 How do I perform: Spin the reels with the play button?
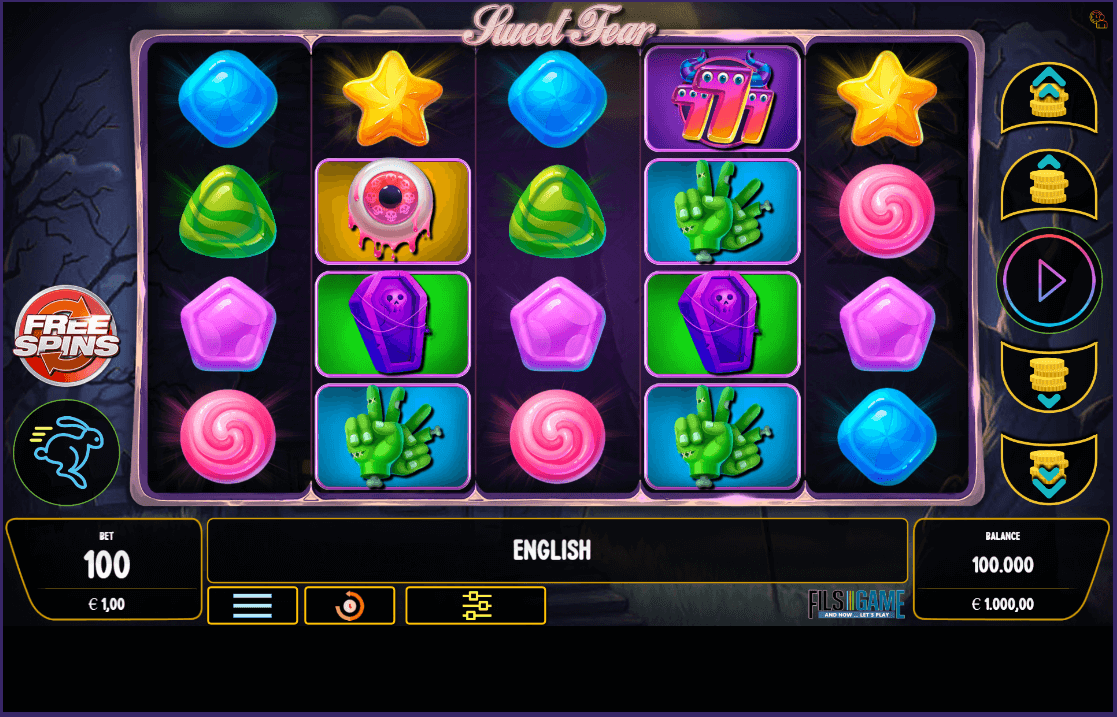1049,280
